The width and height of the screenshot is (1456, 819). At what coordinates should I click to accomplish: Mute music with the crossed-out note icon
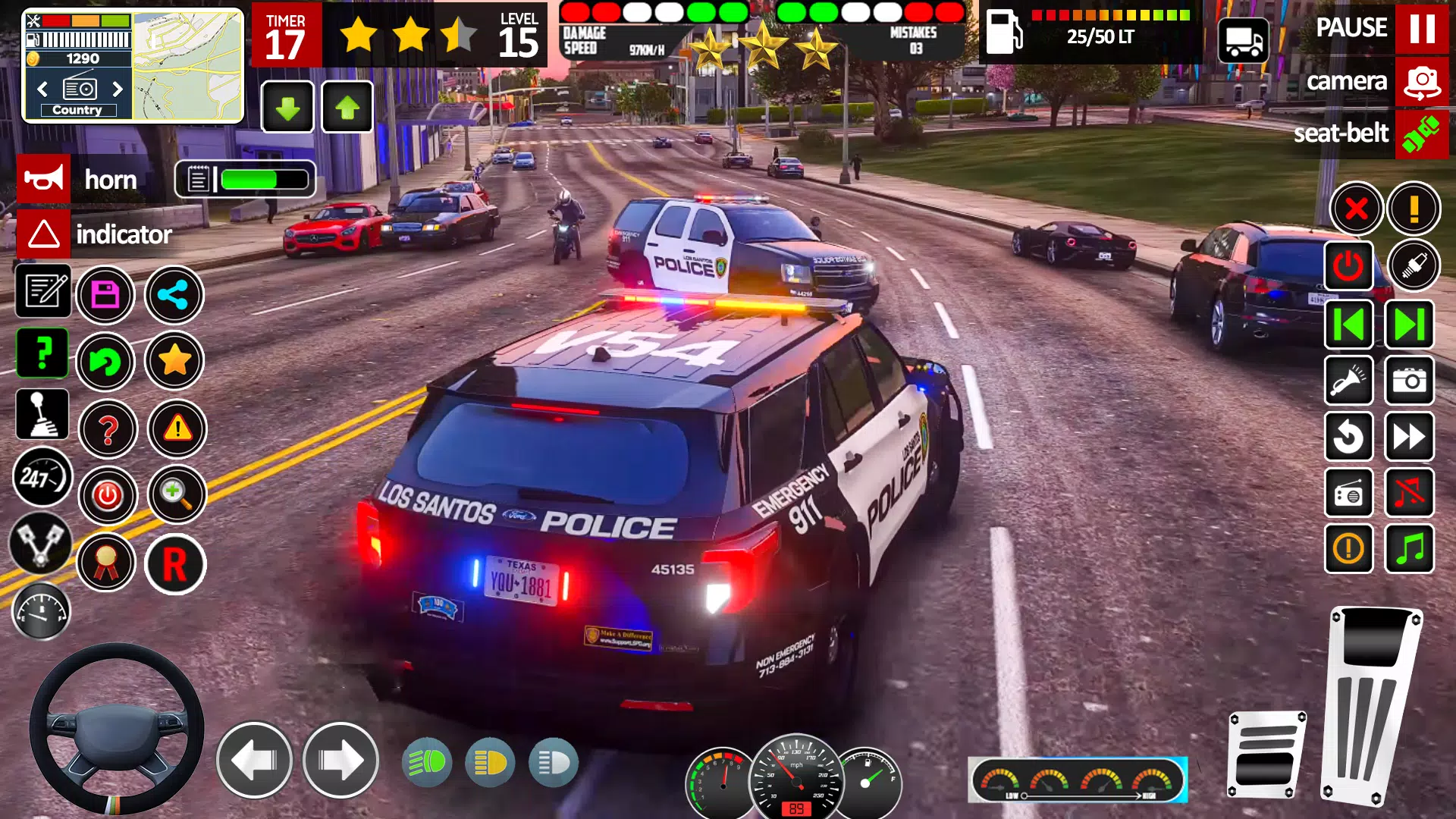point(1409,494)
